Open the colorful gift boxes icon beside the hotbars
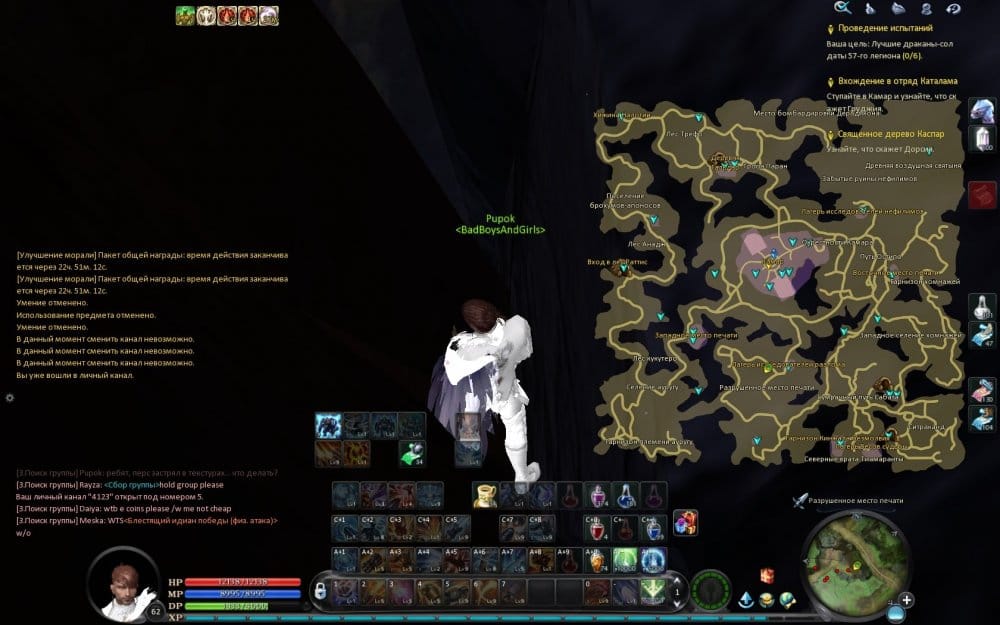Viewport: 1000px width, 625px height. [x=685, y=522]
